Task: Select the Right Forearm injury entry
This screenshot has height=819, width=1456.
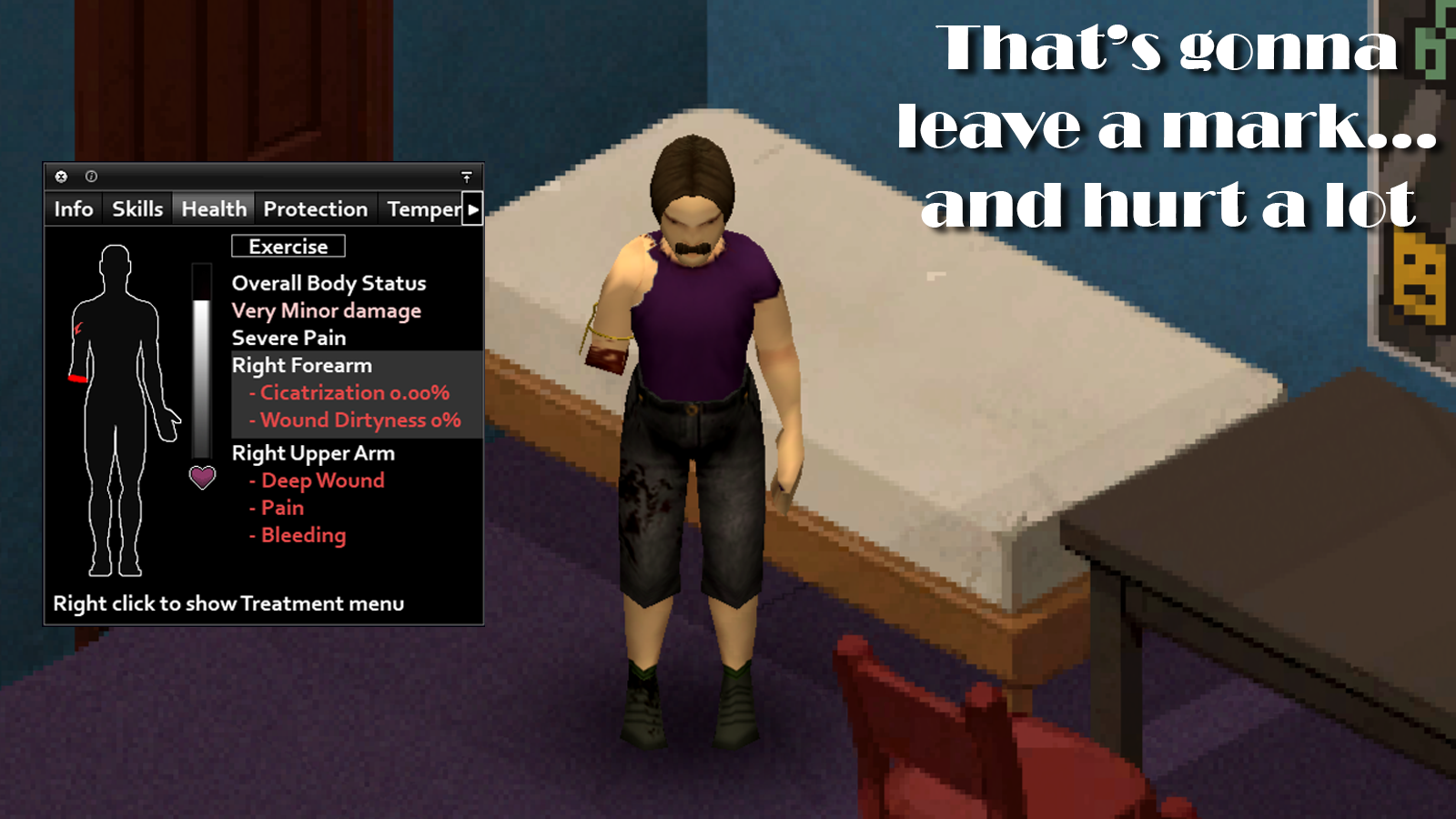Action: (302, 366)
